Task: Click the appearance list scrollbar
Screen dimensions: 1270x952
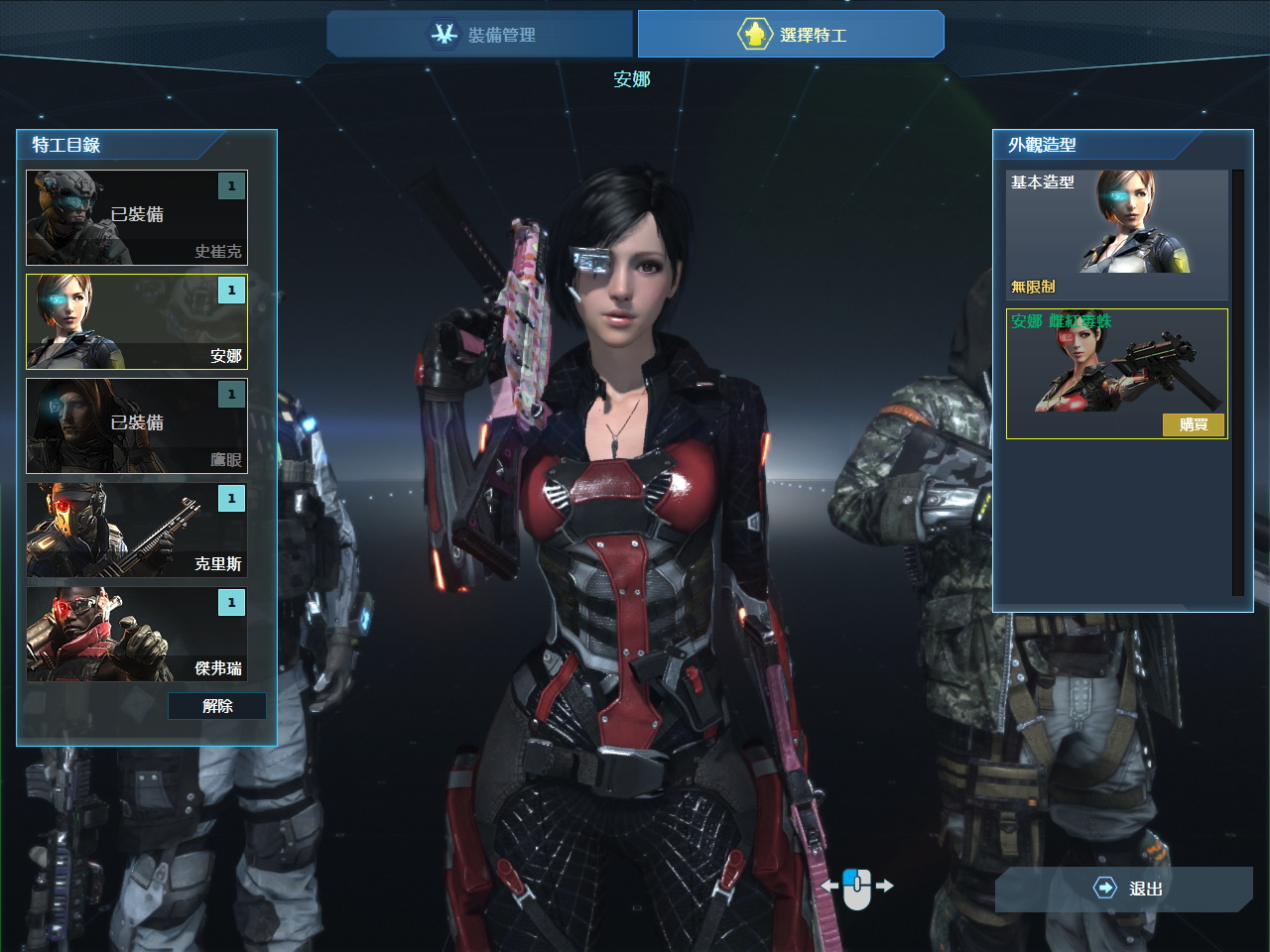Action: pos(1237,382)
